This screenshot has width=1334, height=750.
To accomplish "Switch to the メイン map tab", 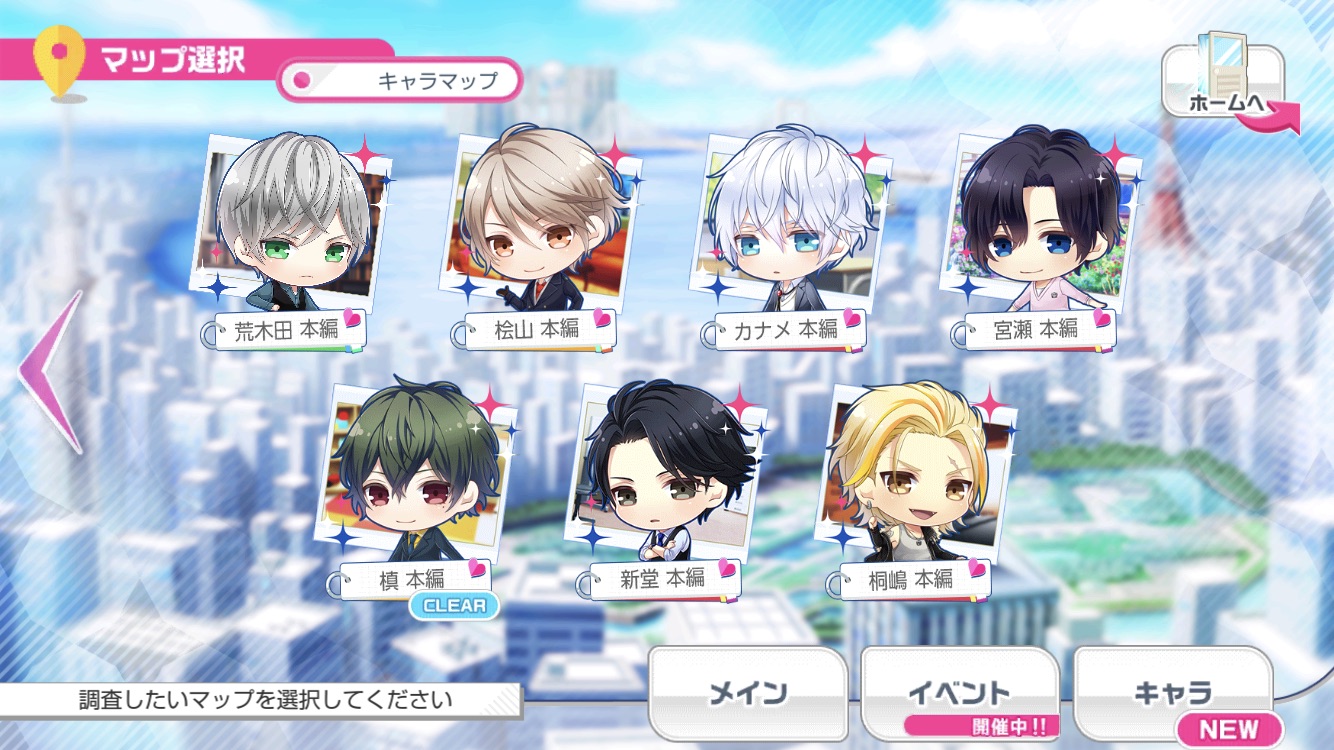I will click(x=747, y=693).
